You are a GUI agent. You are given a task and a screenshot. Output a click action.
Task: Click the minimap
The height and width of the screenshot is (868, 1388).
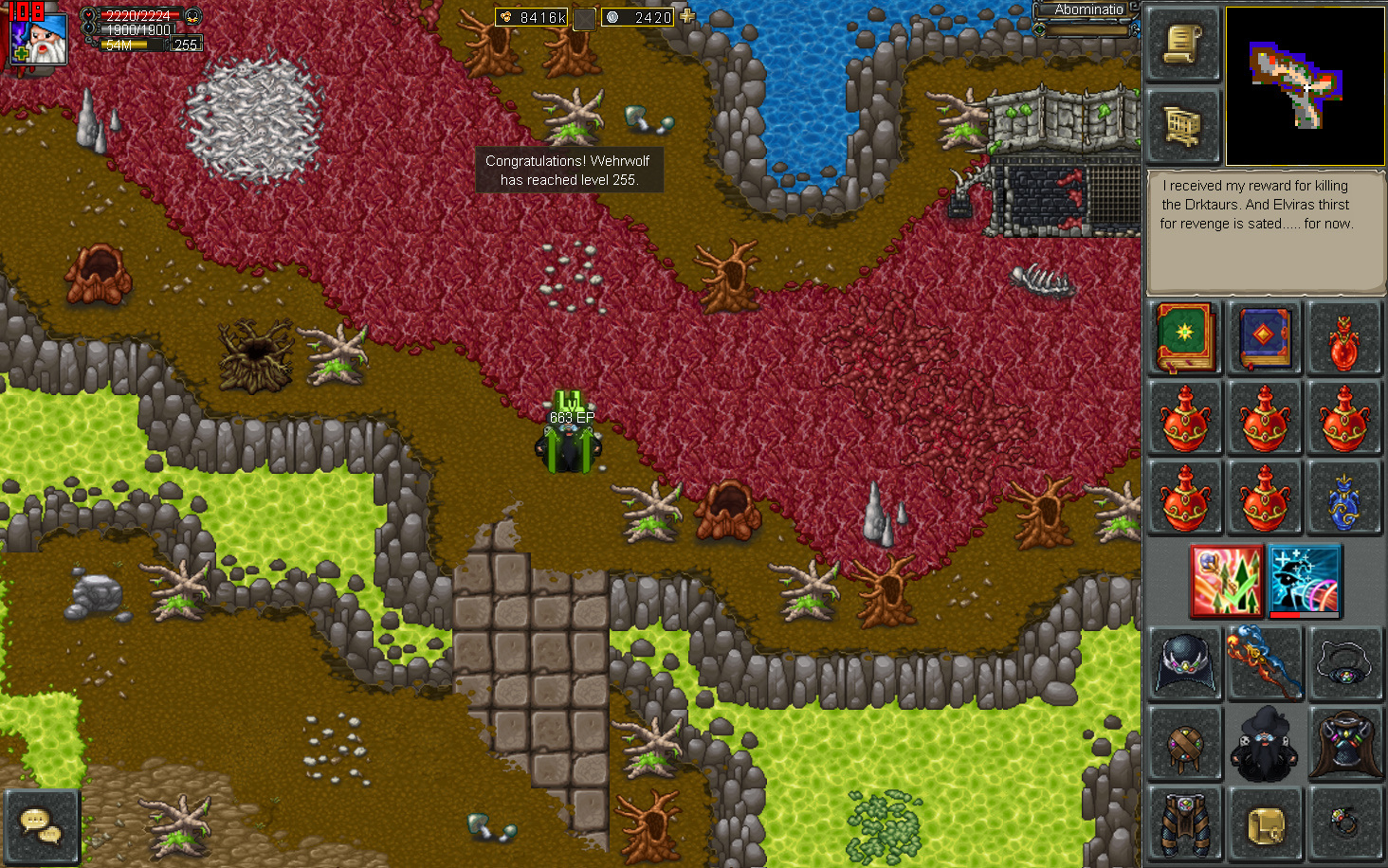tap(1305, 86)
